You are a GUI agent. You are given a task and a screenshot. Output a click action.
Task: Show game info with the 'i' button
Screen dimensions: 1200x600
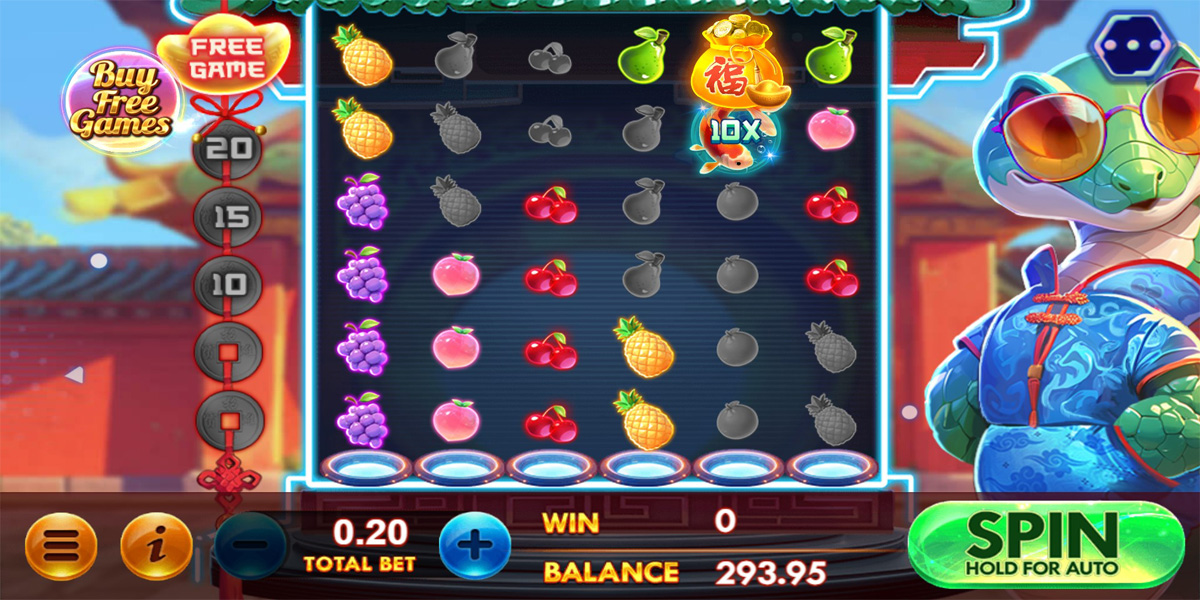156,546
